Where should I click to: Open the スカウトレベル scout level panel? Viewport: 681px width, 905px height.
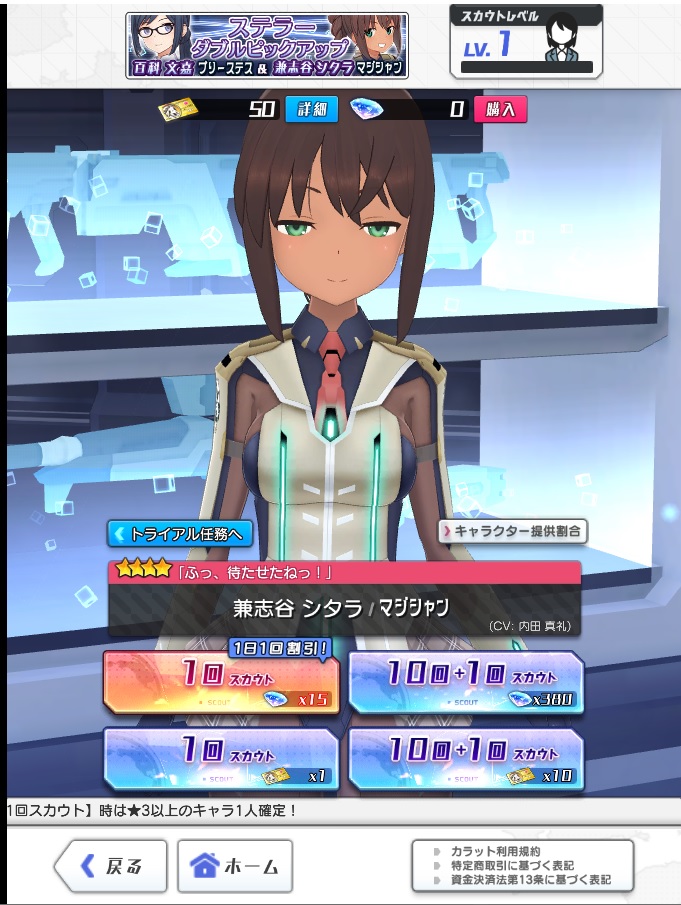point(526,44)
